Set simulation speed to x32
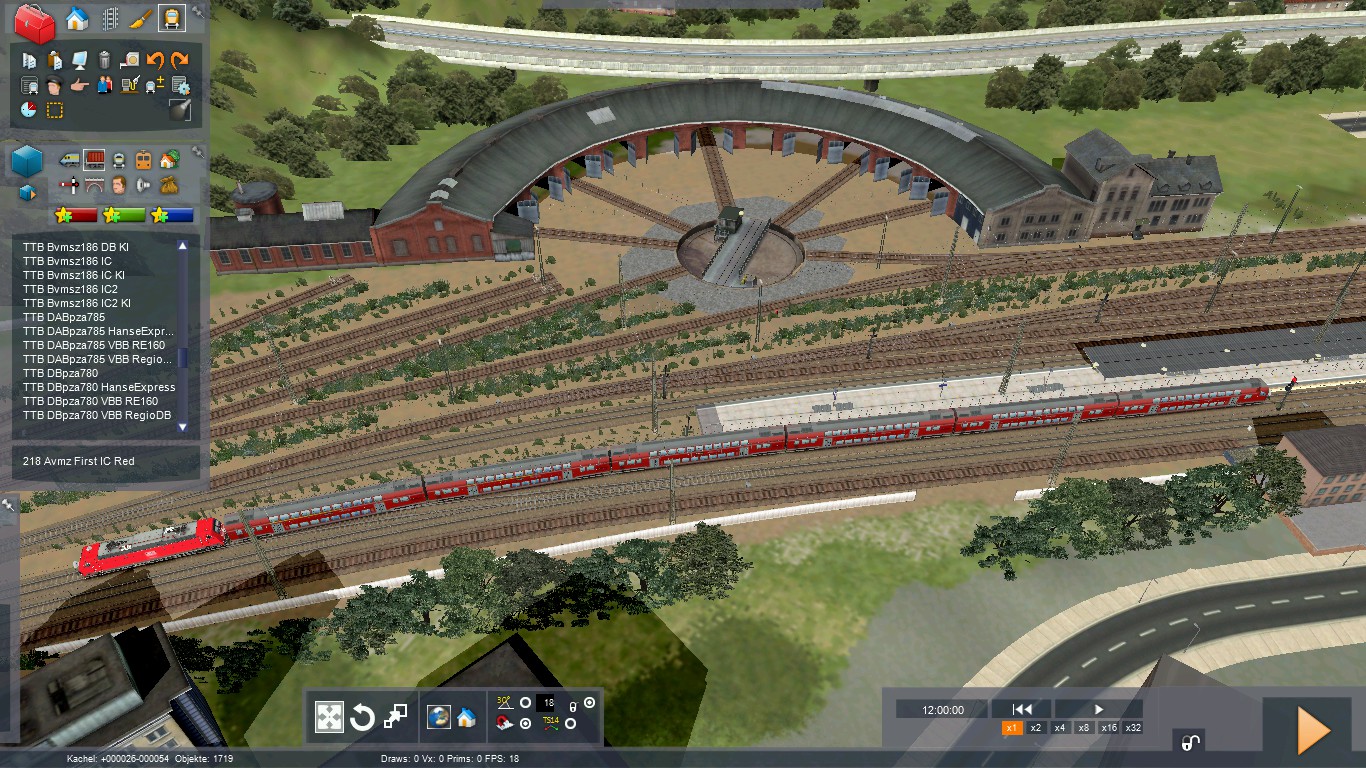 pyautogui.click(x=1133, y=728)
